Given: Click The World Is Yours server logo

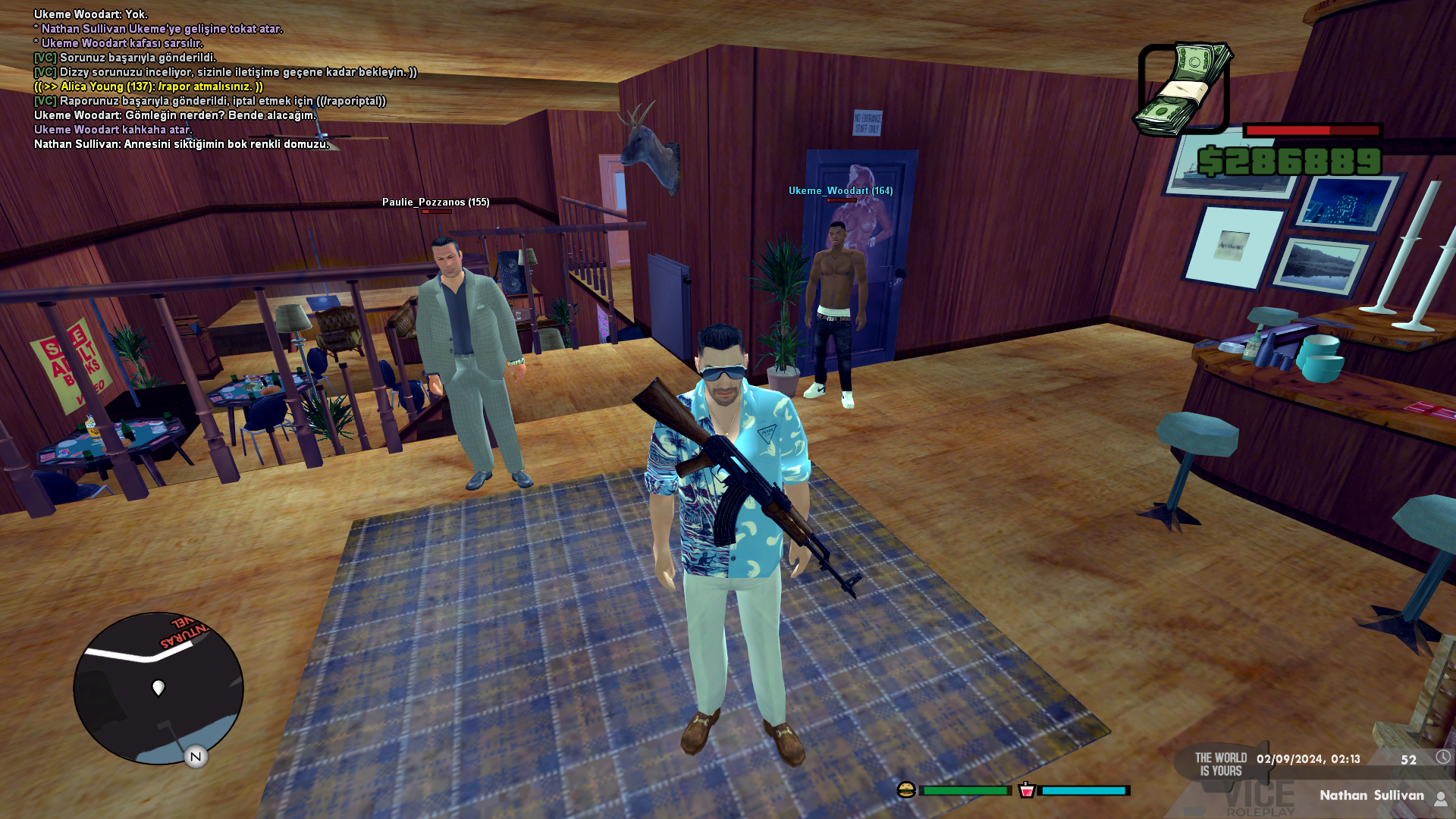Looking at the screenshot, I should pos(1221,764).
